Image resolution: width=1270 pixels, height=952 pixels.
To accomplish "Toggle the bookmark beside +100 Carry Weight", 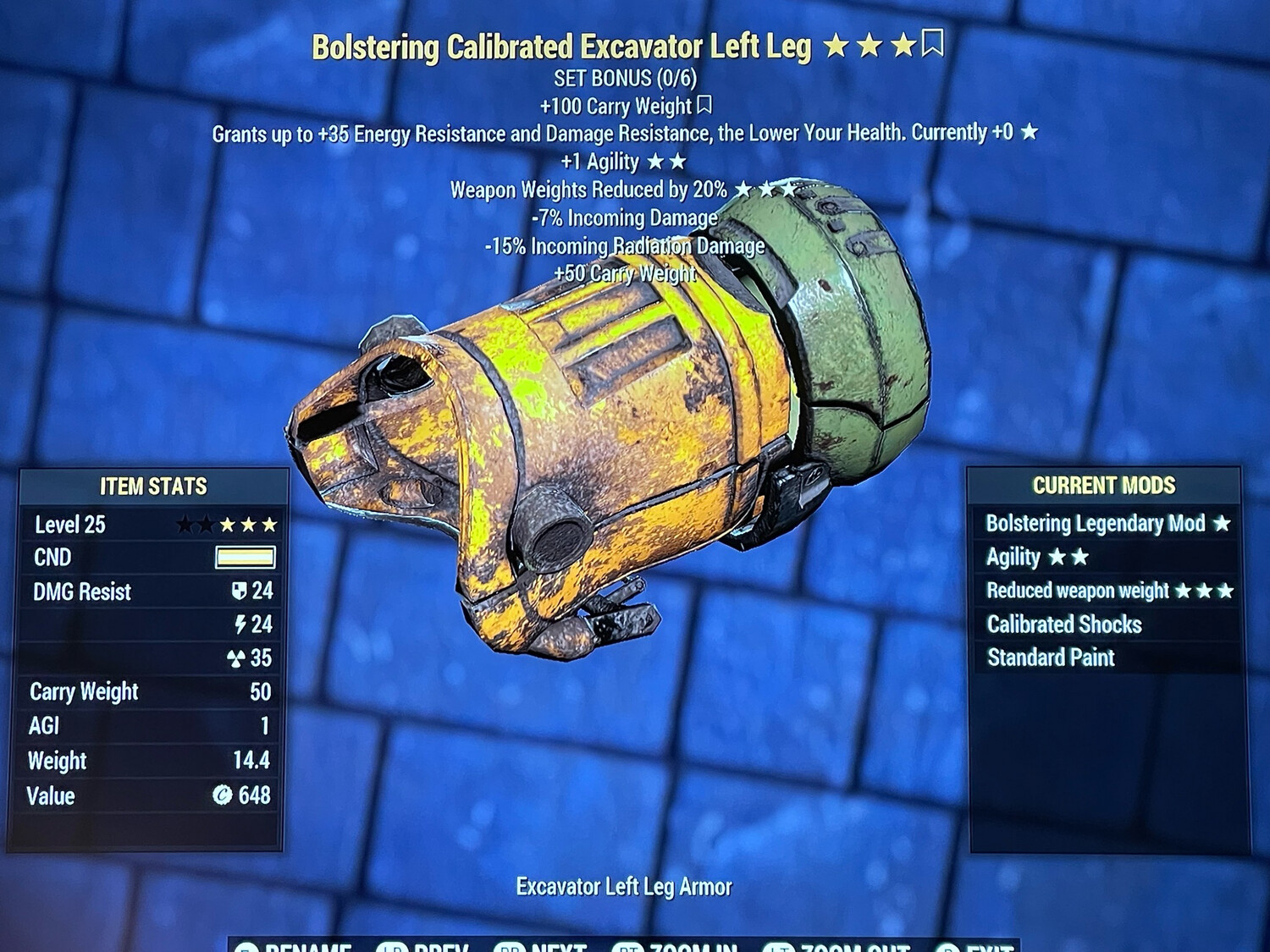I will (x=706, y=106).
